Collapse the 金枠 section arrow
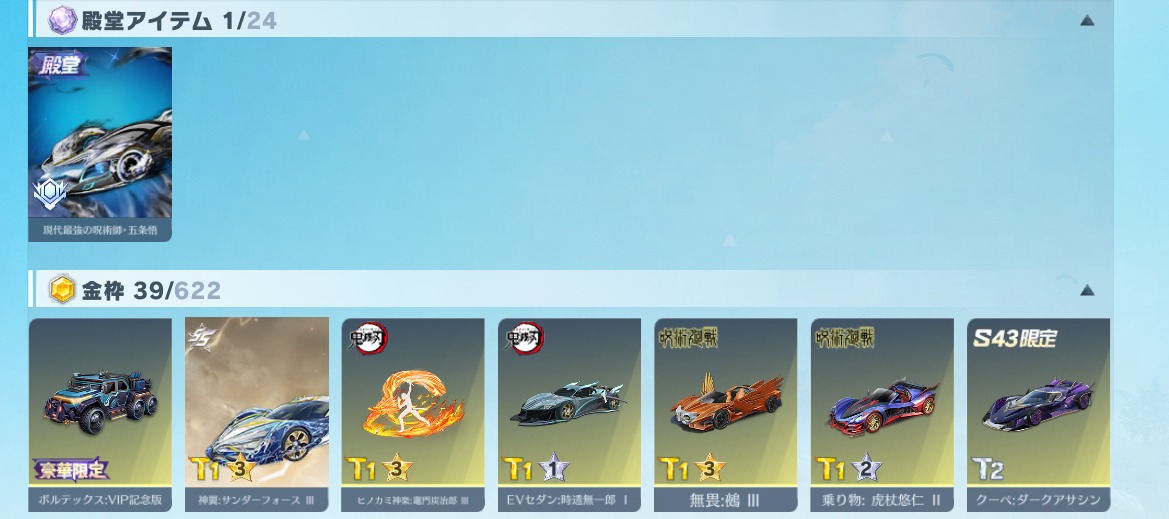This screenshot has height=519, width=1169. tap(1087, 291)
